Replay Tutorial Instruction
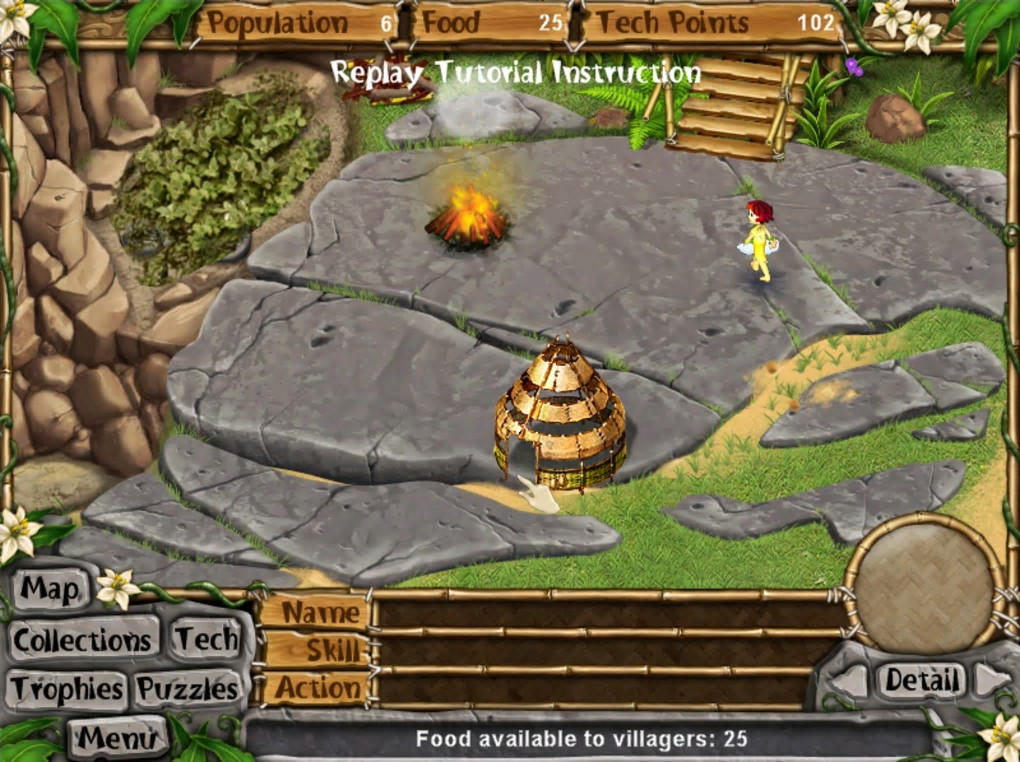The width and height of the screenshot is (1020, 762). (x=515, y=73)
